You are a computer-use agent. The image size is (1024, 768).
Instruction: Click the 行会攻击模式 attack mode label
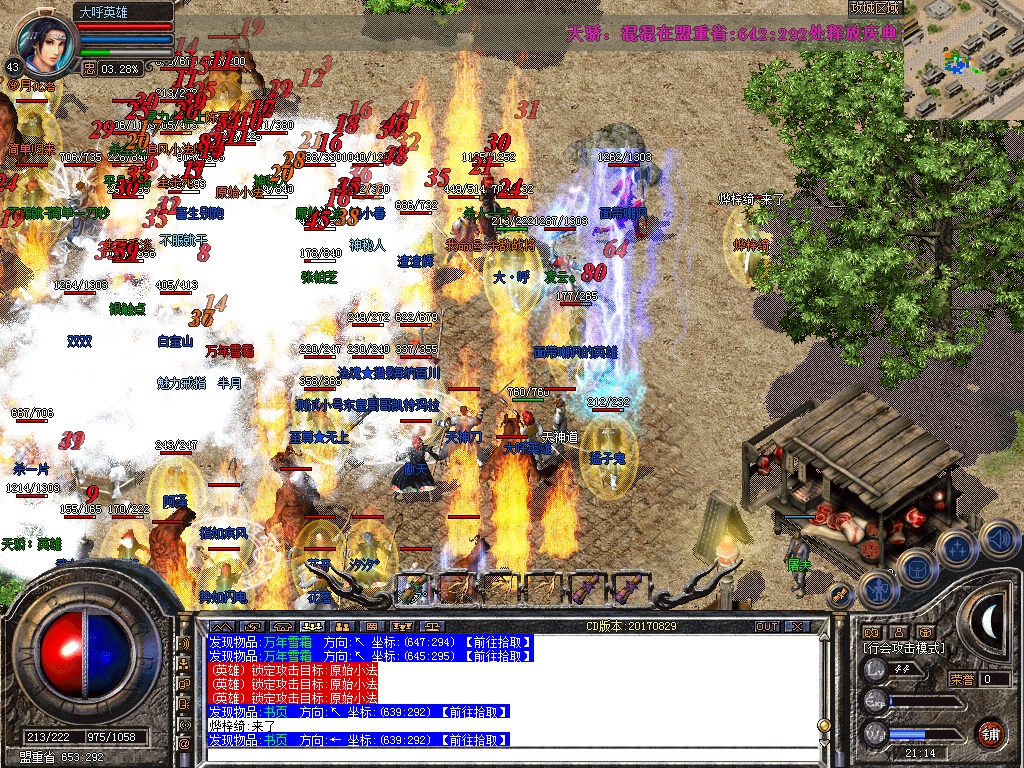pos(902,648)
